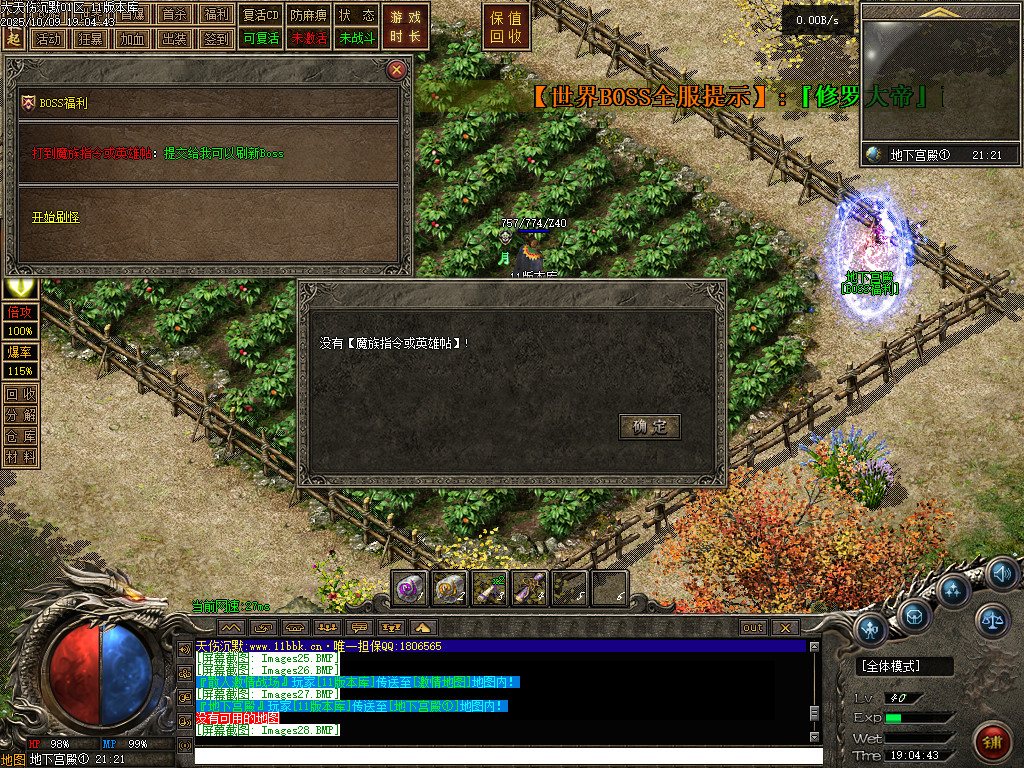
Task: Open the 回收 recycle panel
Action: 21,393
